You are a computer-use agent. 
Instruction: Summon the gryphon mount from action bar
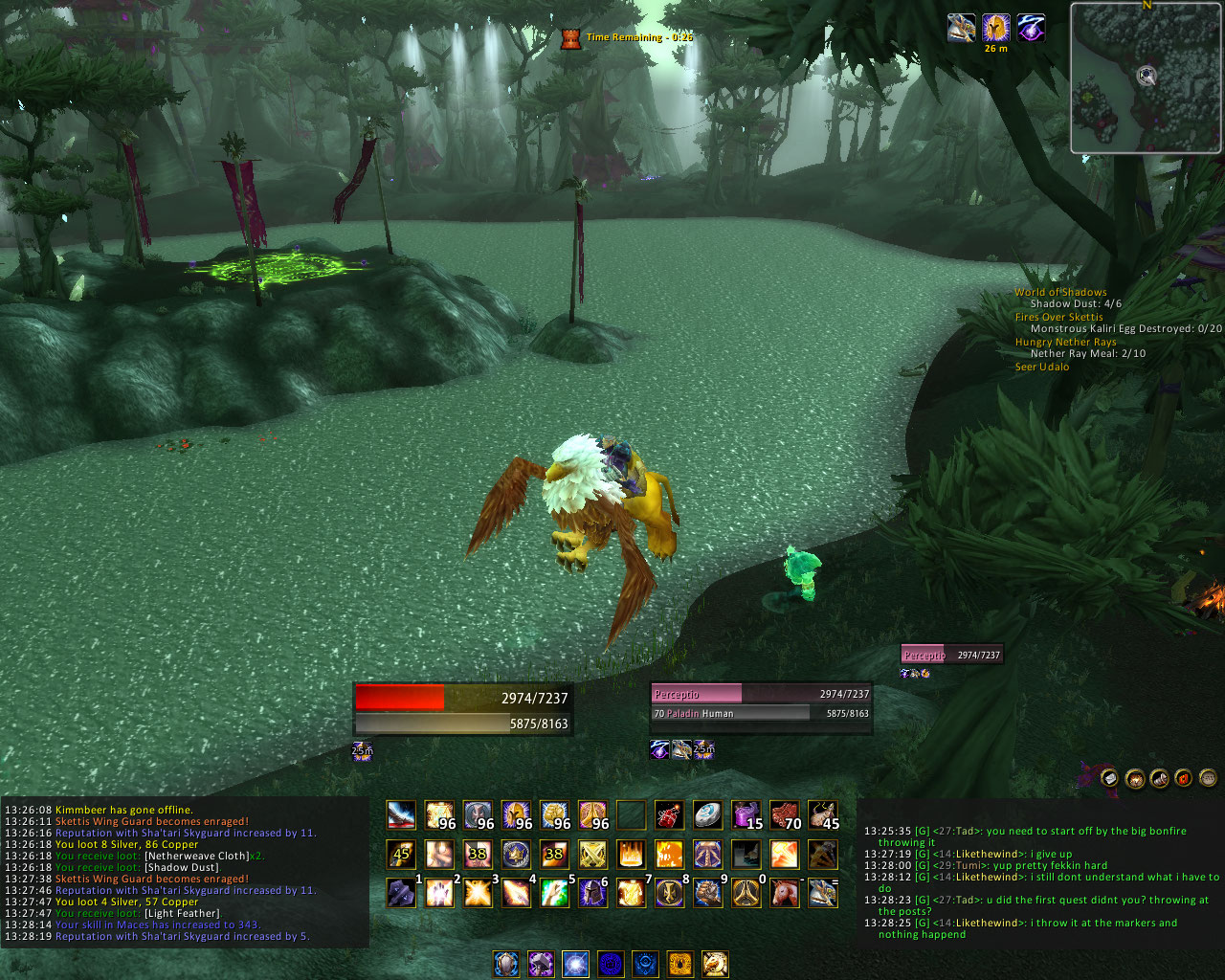(822, 893)
